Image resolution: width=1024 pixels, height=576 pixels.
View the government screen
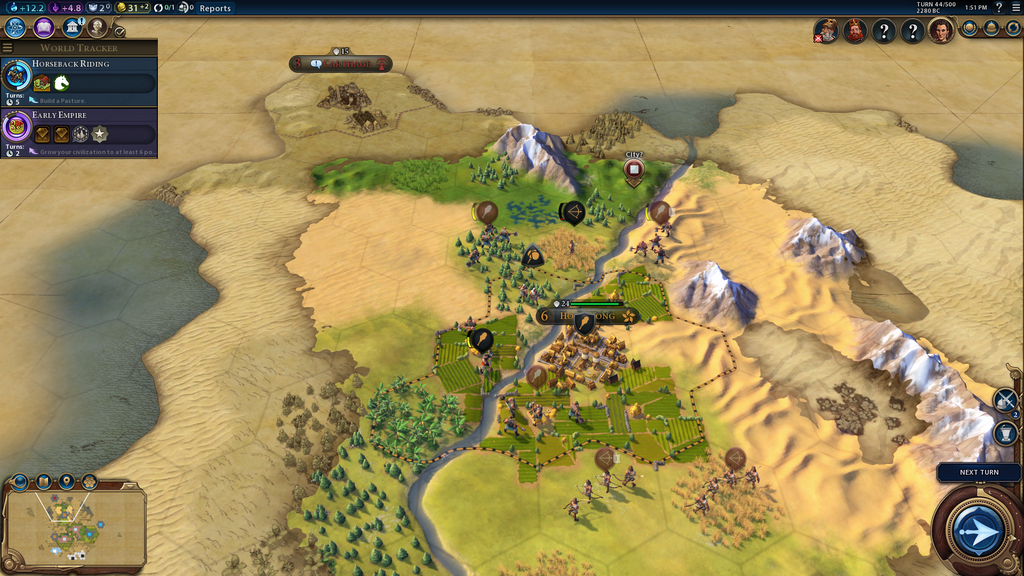72,28
